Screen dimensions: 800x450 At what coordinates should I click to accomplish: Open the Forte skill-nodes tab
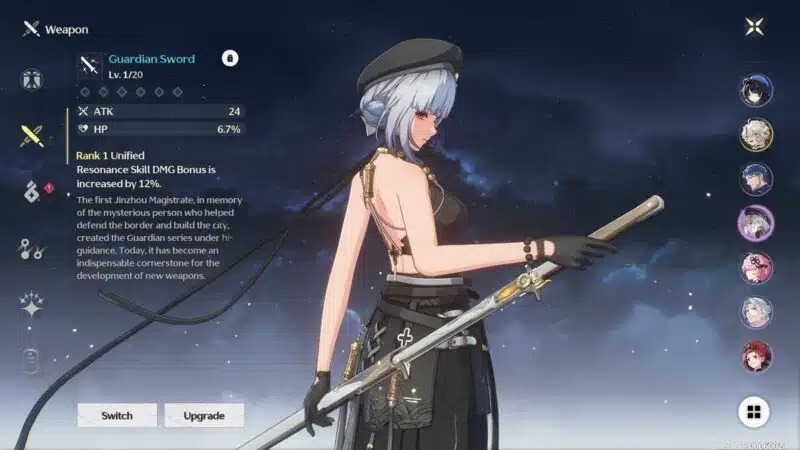click(31, 249)
